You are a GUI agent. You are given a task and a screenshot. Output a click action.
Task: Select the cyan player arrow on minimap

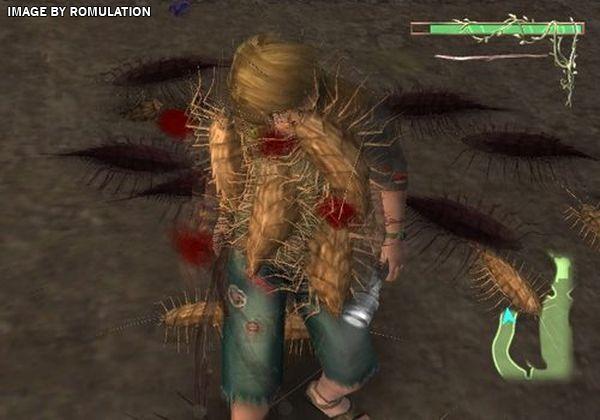[509, 317]
